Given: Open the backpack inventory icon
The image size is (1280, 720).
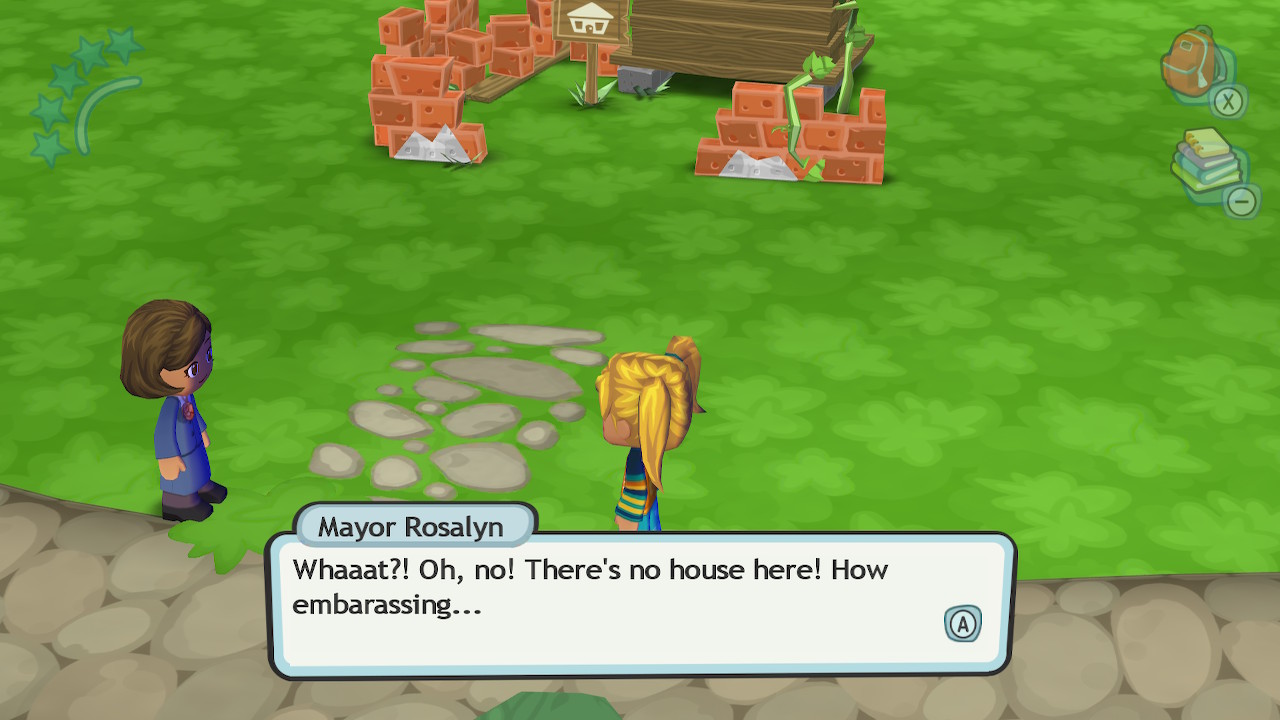Looking at the screenshot, I should pos(1191,64).
